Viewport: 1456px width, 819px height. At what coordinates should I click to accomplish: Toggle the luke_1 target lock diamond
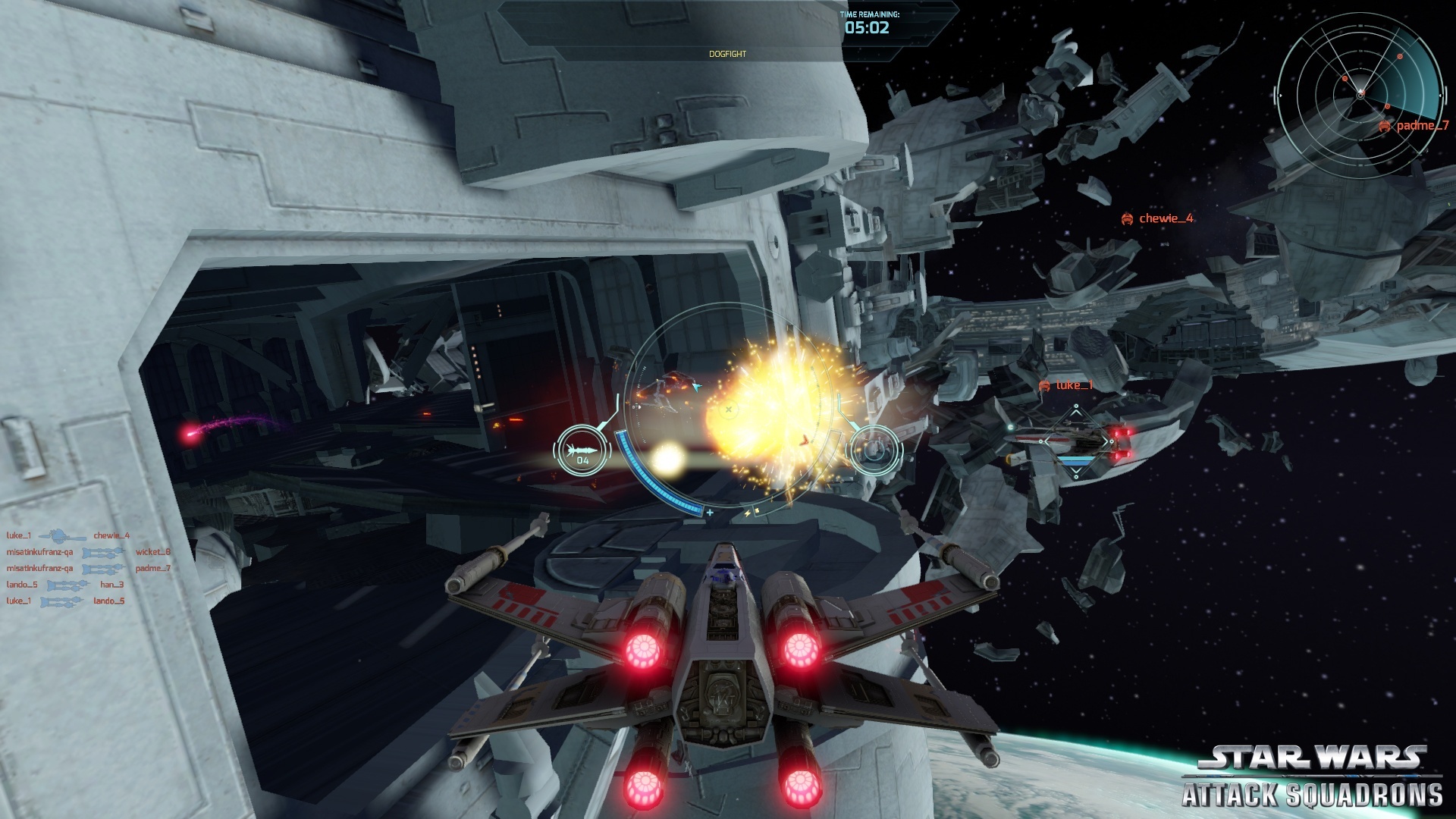pyautogui.click(x=1076, y=441)
